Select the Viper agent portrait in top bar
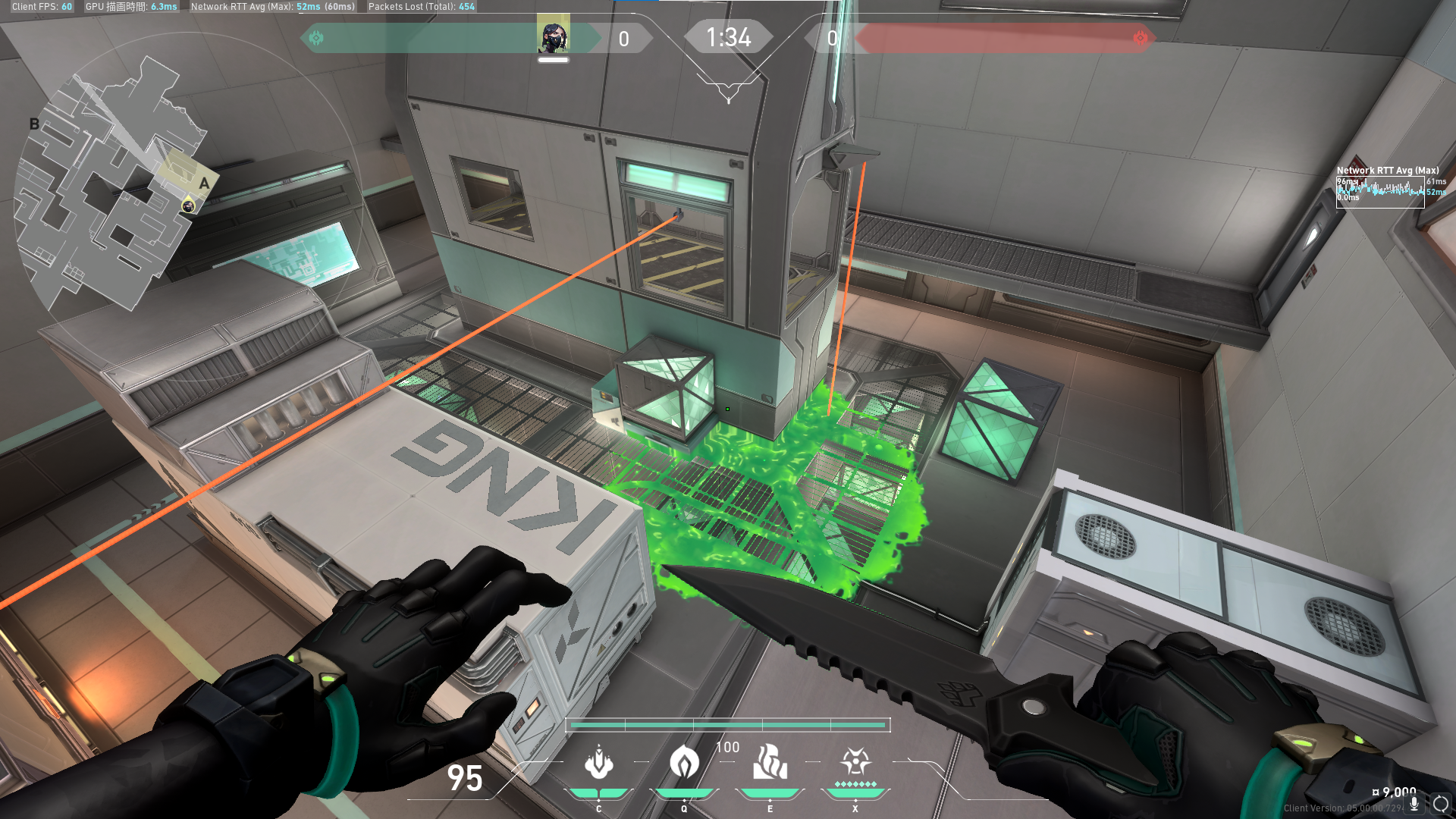Screen dimensions: 1456x819 pyautogui.click(x=553, y=36)
